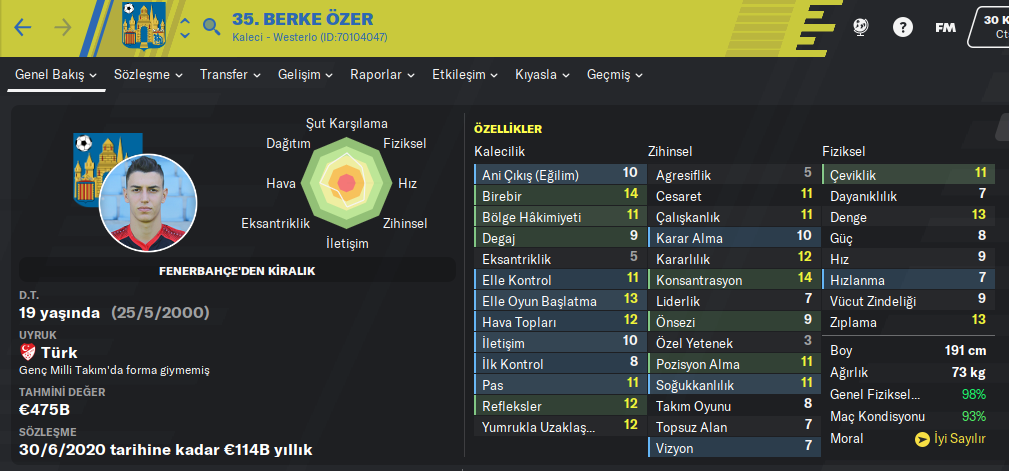
Task: Open the Kıyasla menu
Action: pyautogui.click(x=543, y=75)
